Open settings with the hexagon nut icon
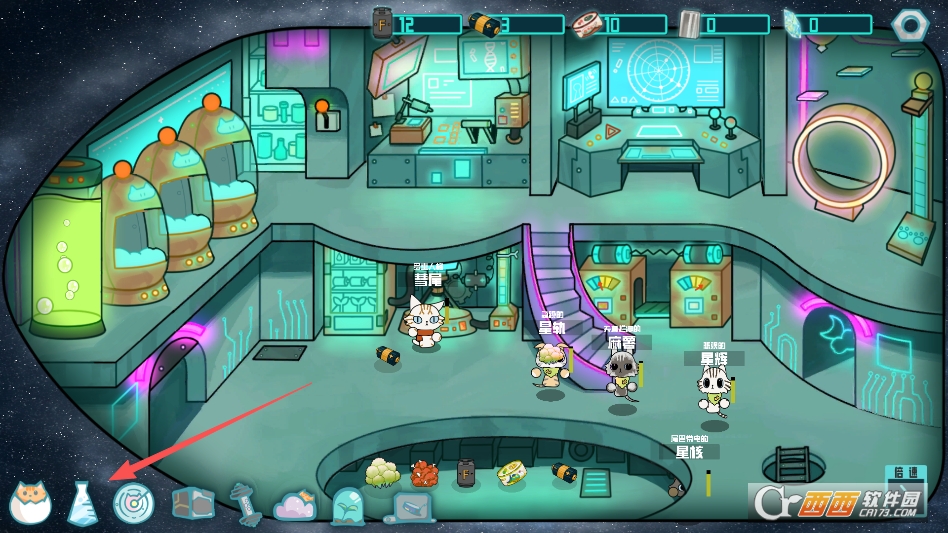Screen dimensions: 948x533 (x=910, y=23)
